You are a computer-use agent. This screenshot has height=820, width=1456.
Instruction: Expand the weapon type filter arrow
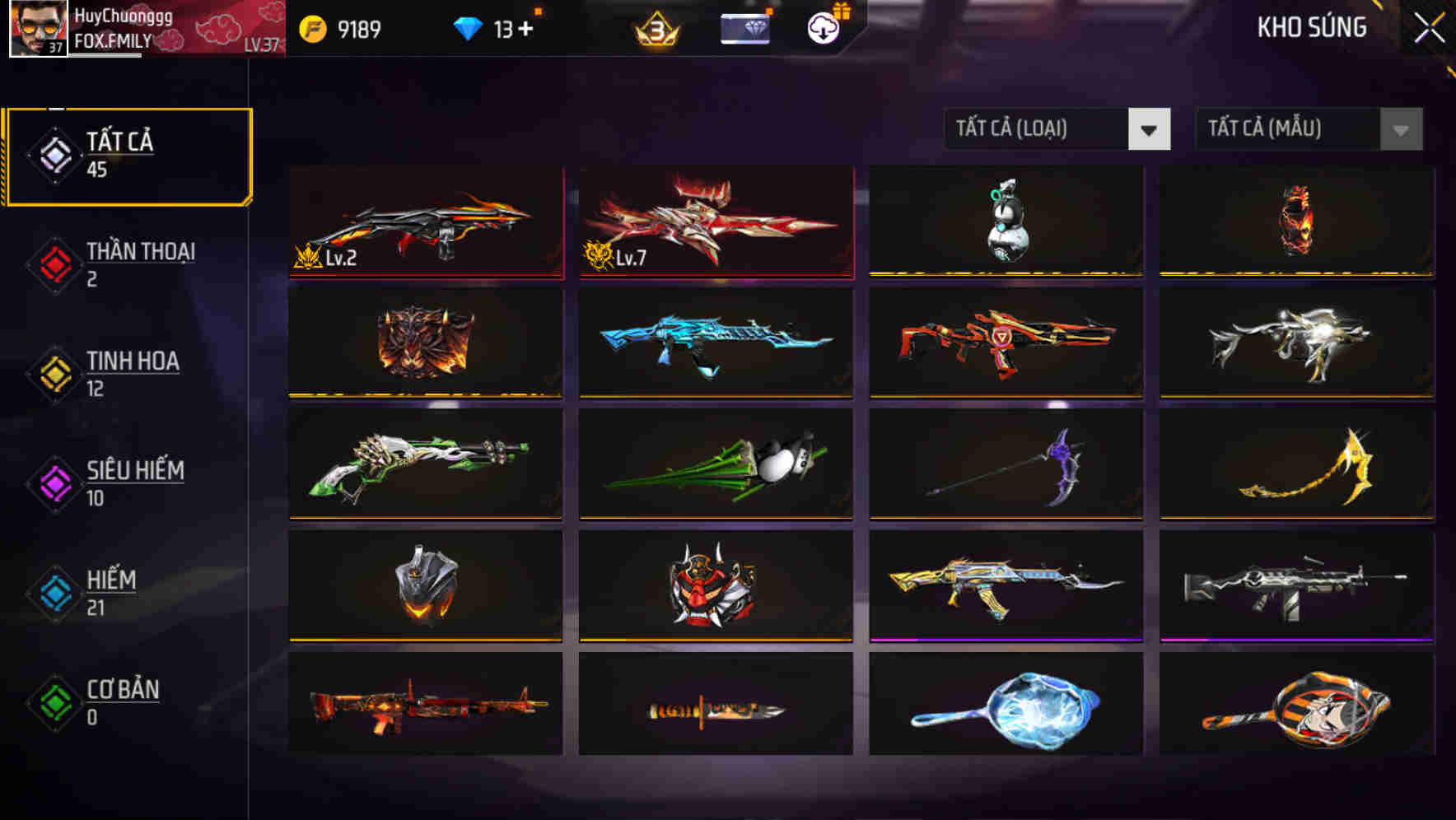(1150, 129)
